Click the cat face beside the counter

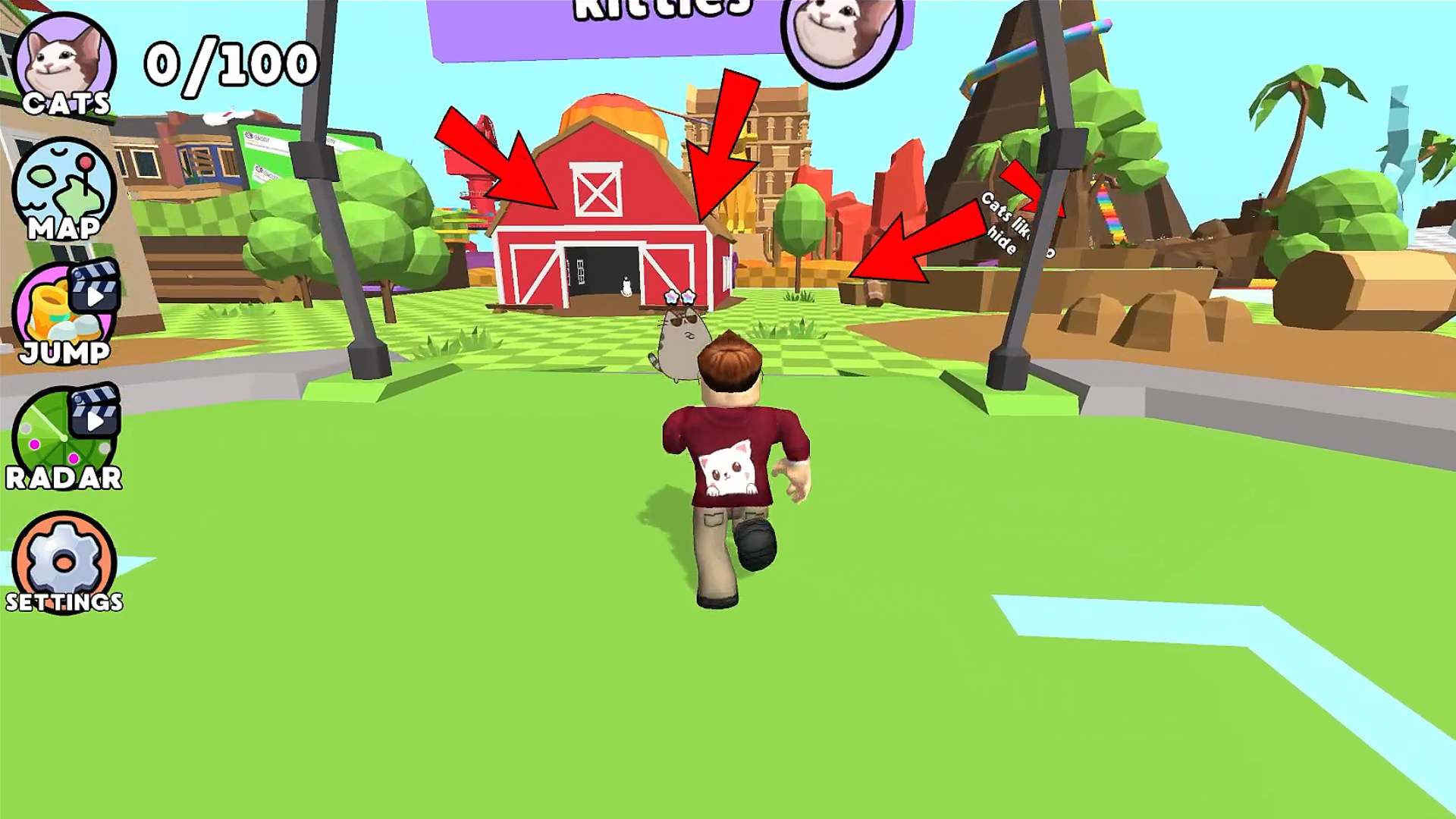pos(64,53)
